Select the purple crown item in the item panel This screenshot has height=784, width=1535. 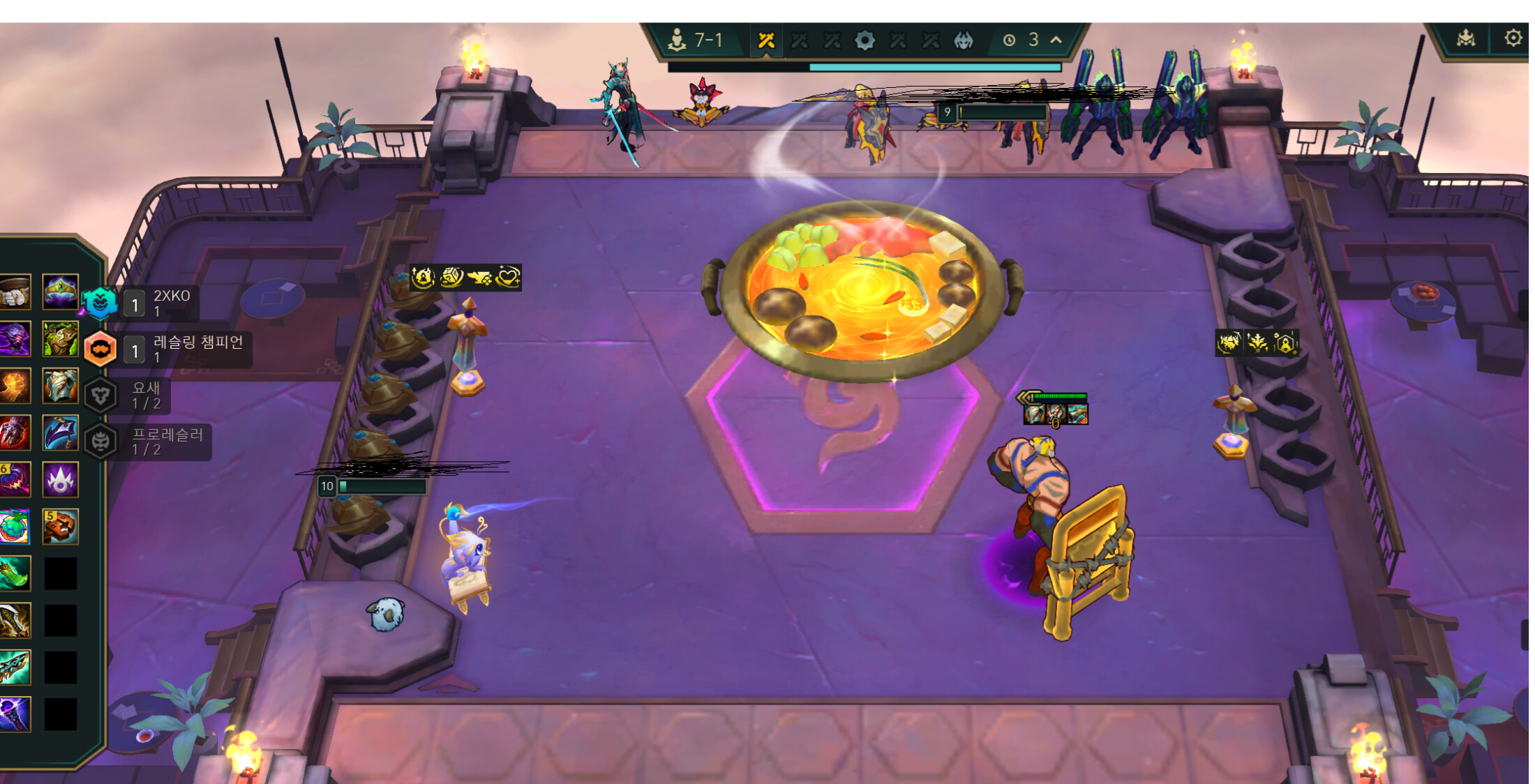60,292
